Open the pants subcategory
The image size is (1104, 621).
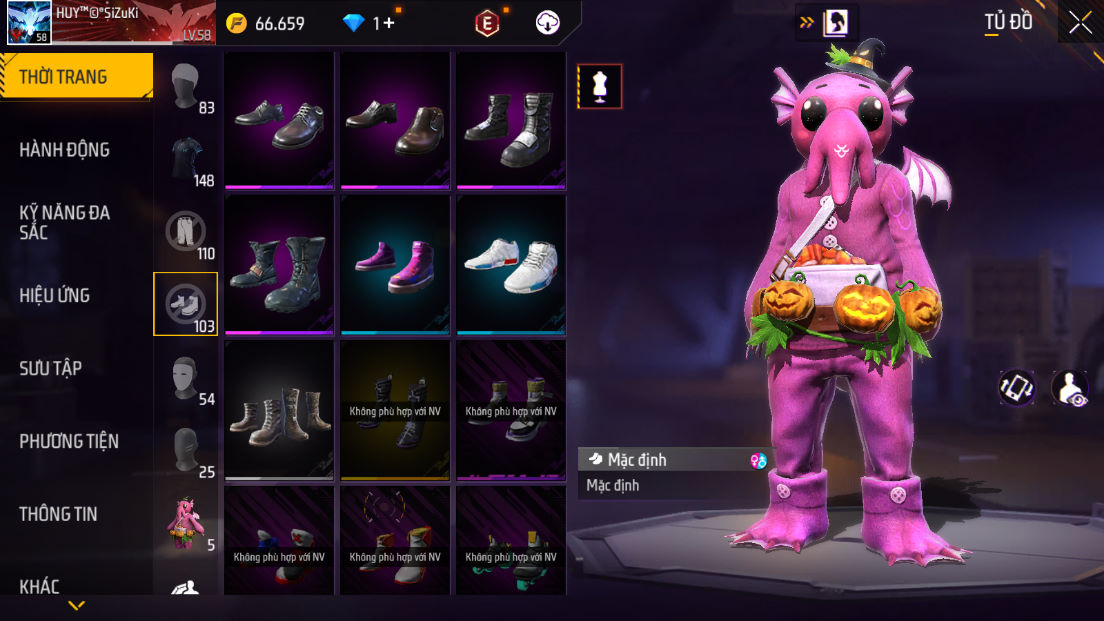[186, 232]
